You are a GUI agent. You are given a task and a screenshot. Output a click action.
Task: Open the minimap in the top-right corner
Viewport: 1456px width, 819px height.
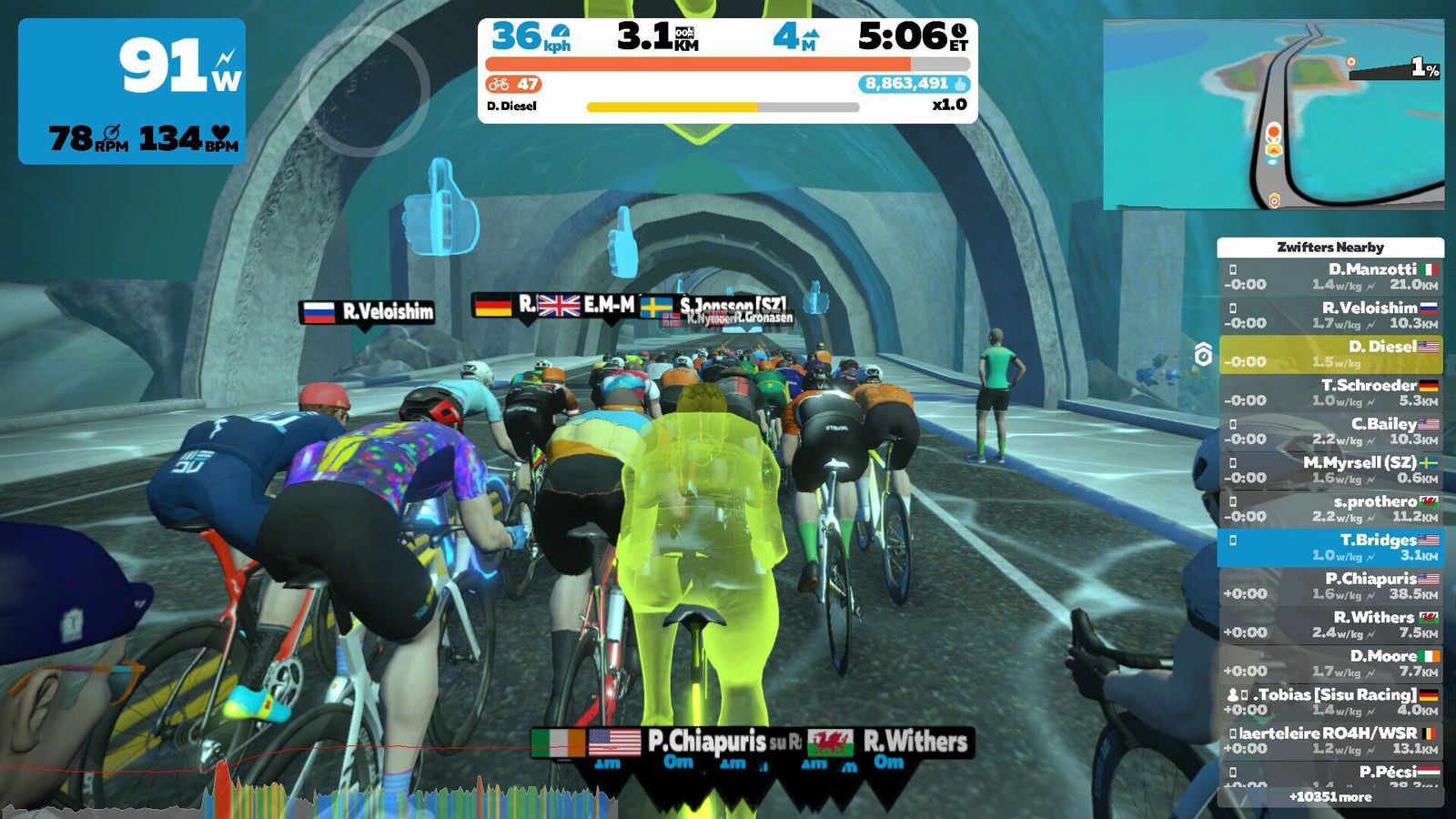point(1272,115)
